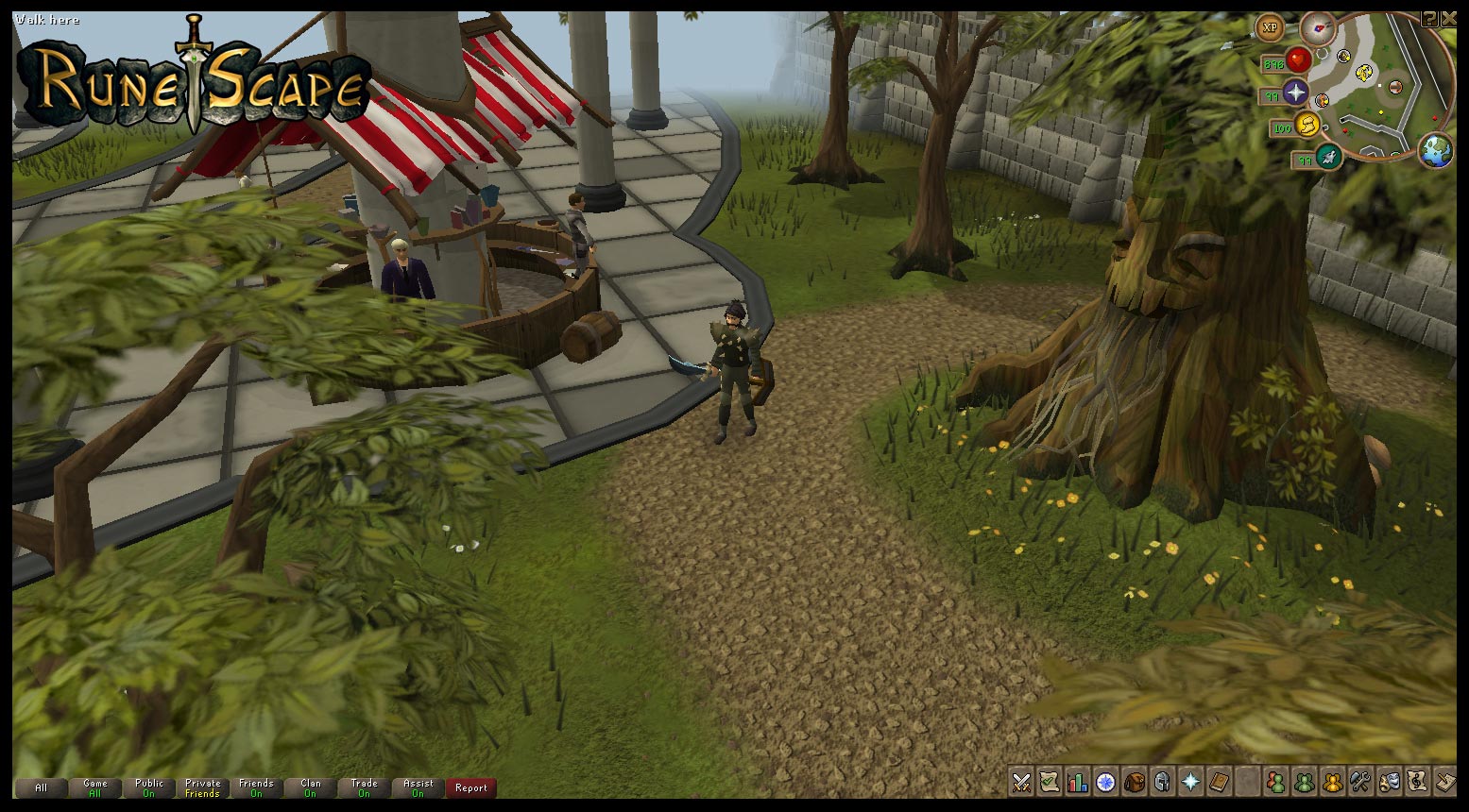Toggle the Clan chat filter
Image resolution: width=1469 pixels, height=812 pixels.
pyautogui.click(x=310, y=787)
